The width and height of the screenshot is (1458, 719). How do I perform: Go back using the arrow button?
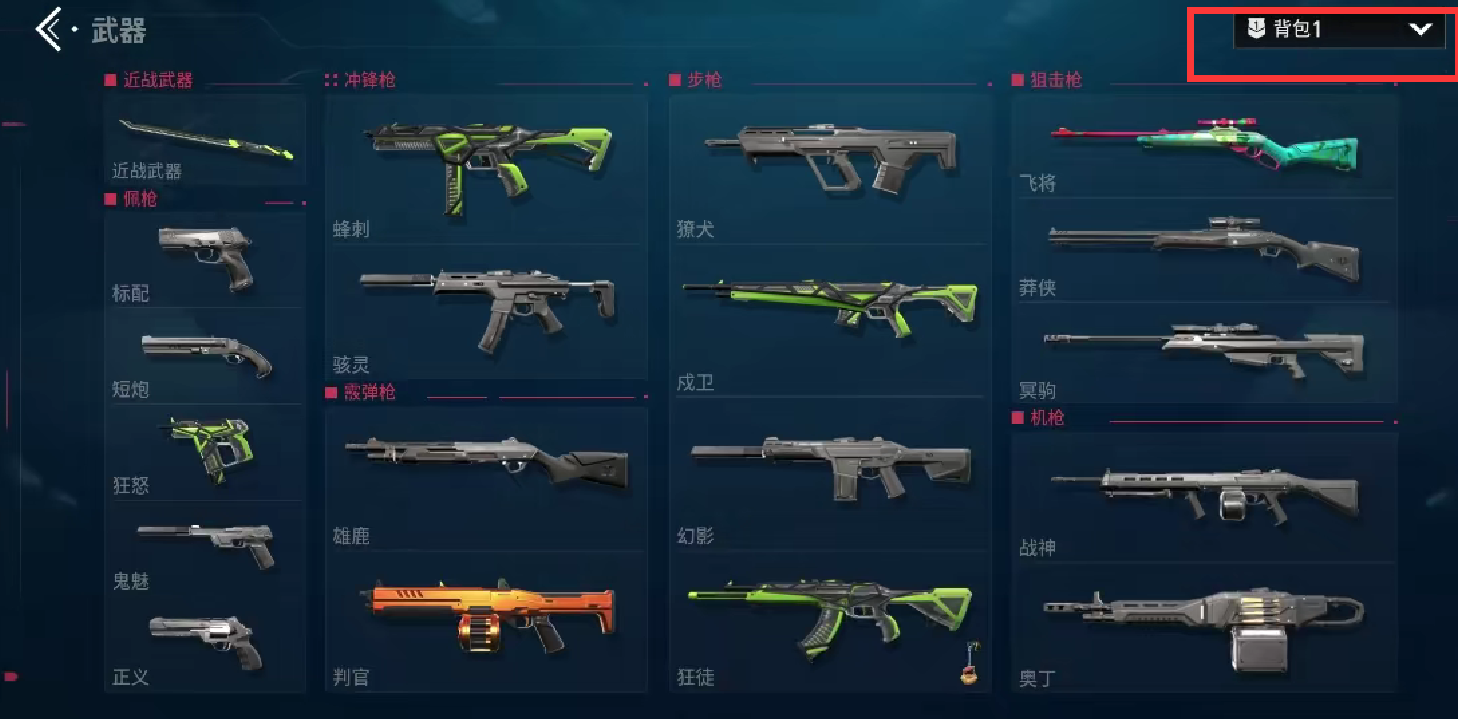tap(49, 30)
